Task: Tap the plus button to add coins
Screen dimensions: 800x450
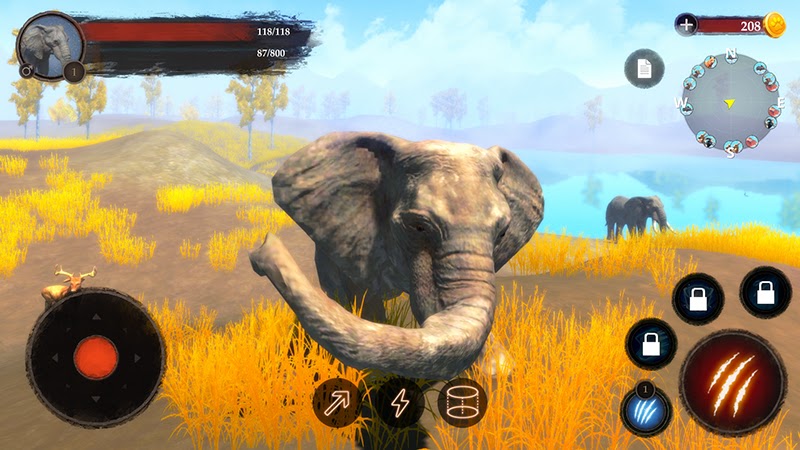Action: [x=686, y=25]
